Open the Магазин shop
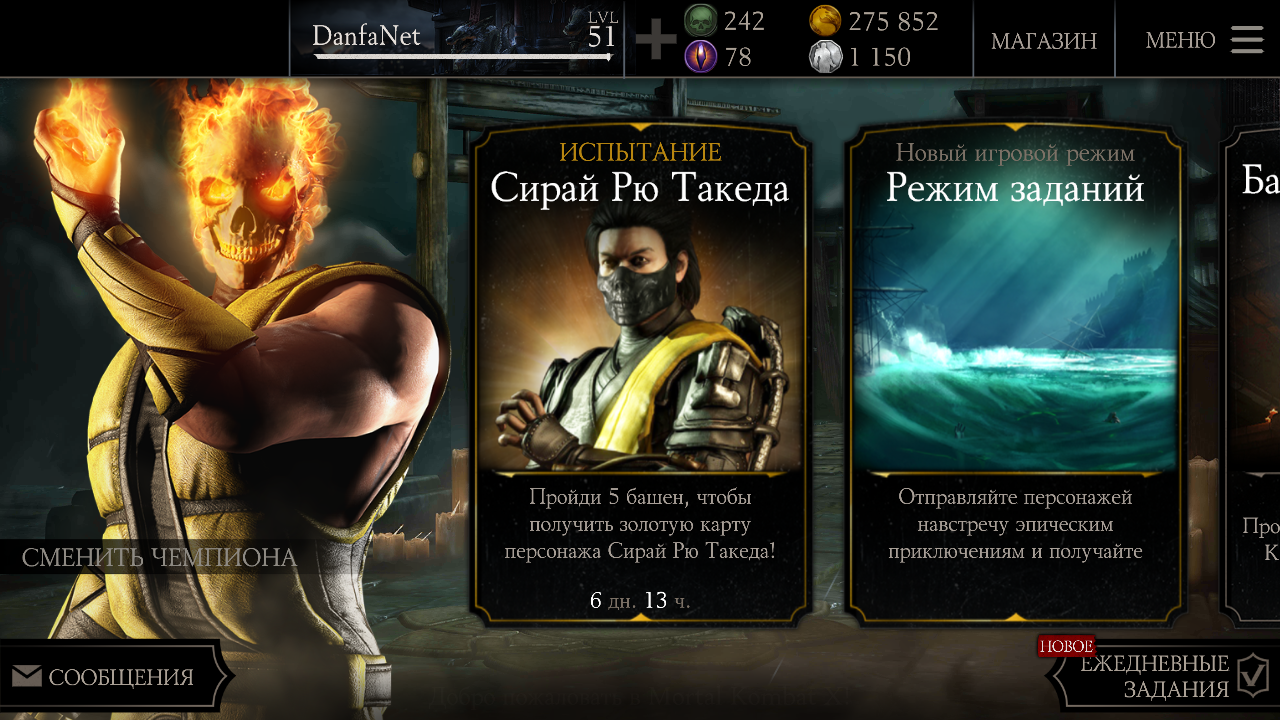 coord(1043,41)
